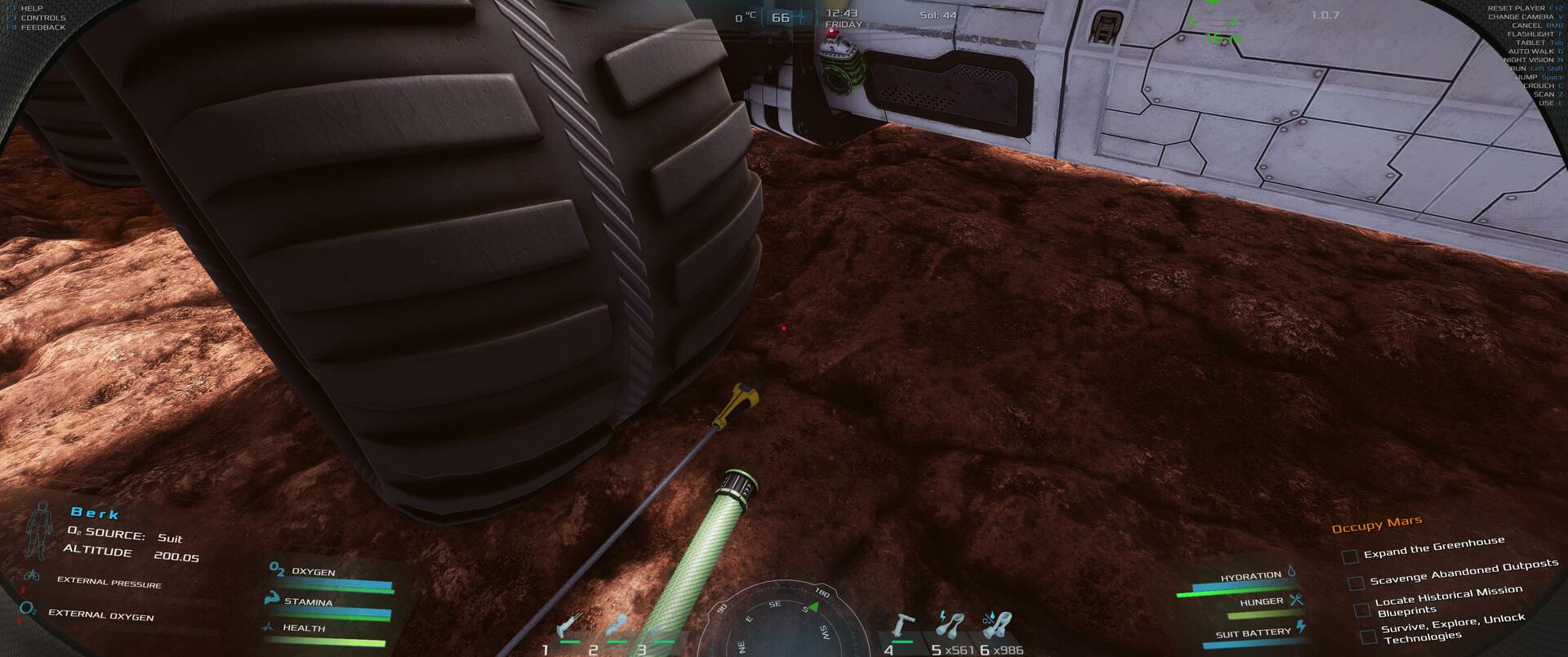Tick the Expand the Greenhouse objective
This screenshot has height=657, width=1568.
pos(1350,556)
